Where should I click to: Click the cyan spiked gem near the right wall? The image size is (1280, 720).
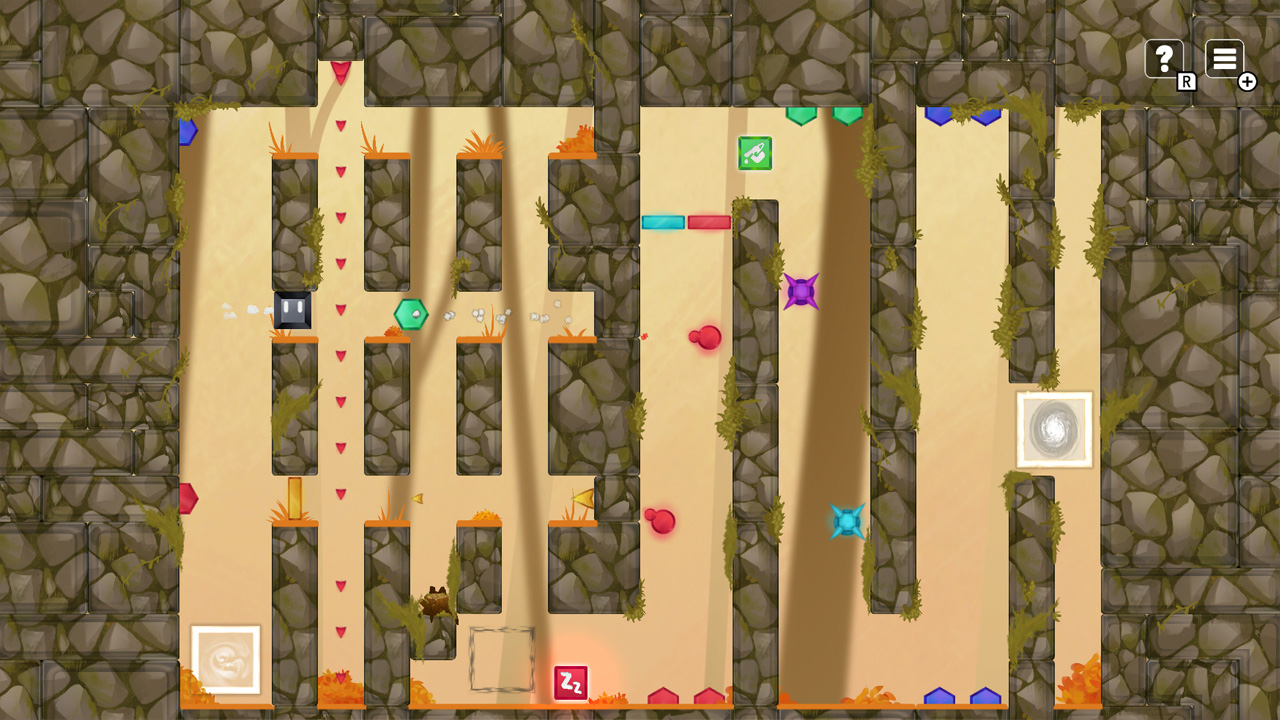845,521
